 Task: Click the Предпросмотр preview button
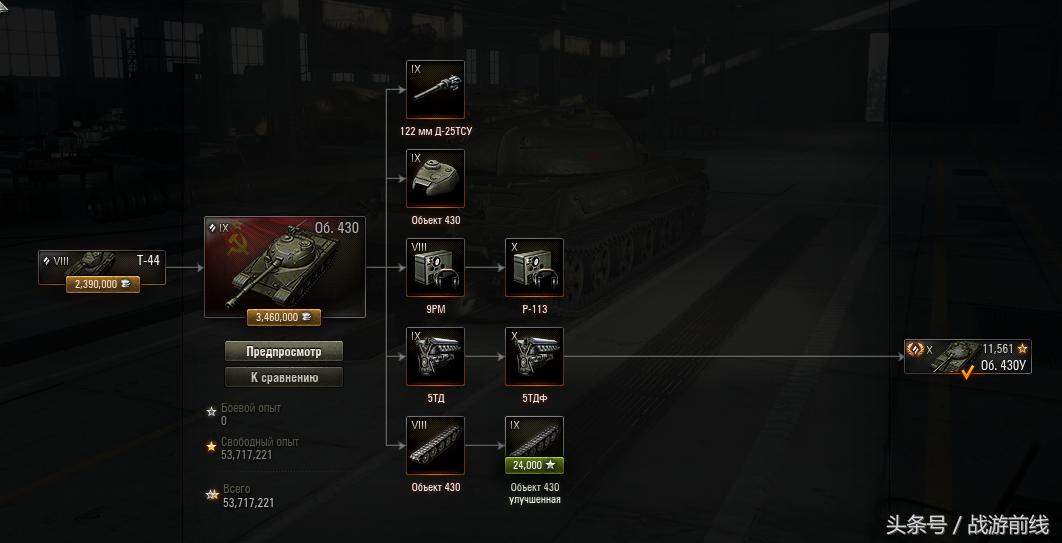click(x=284, y=351)
